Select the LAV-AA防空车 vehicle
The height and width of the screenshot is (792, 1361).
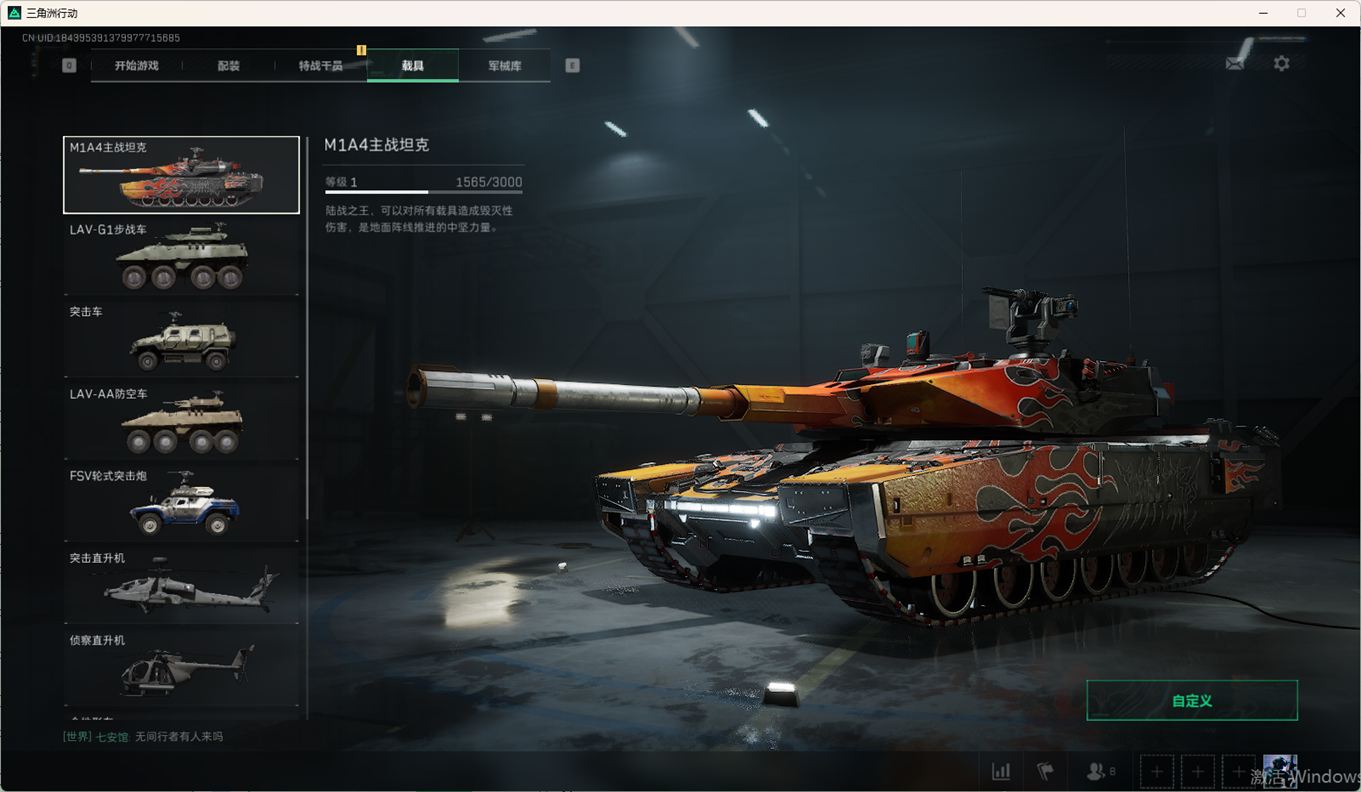coord(181,420)
